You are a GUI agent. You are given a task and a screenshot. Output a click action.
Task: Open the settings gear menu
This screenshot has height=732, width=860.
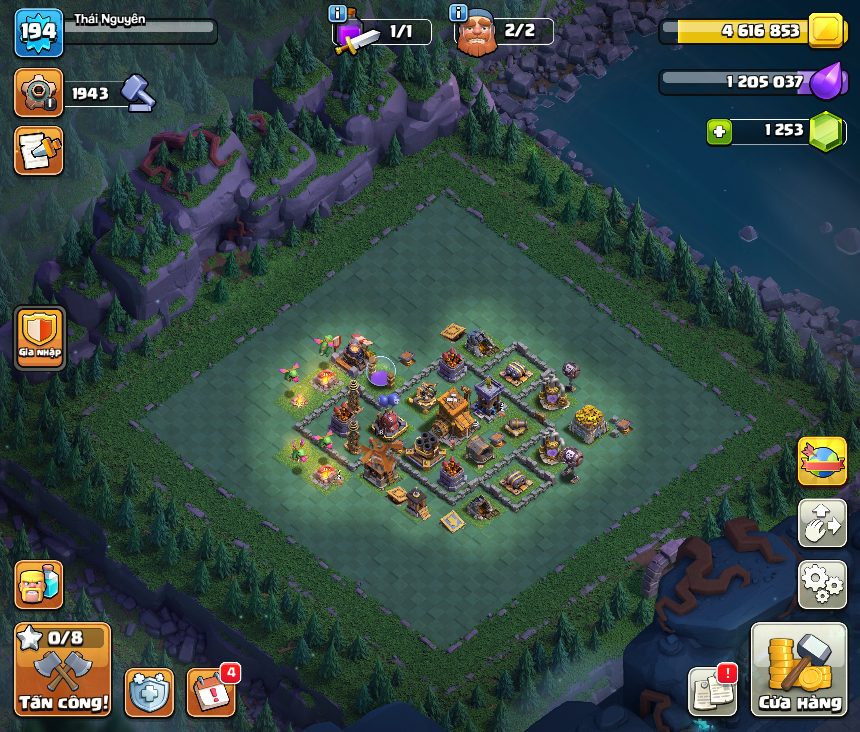[822, 584]
